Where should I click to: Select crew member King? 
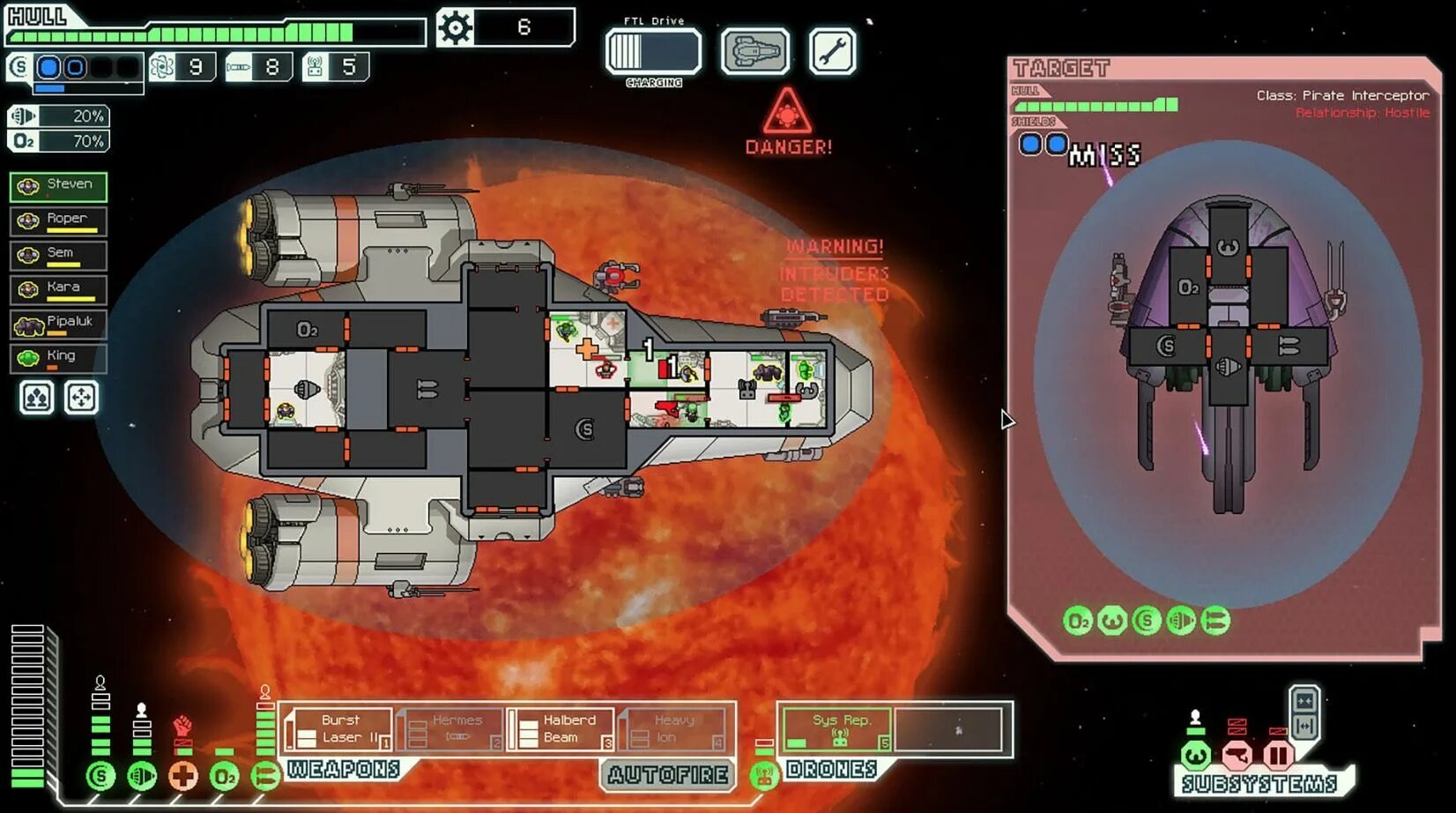(x=58, y=358)
